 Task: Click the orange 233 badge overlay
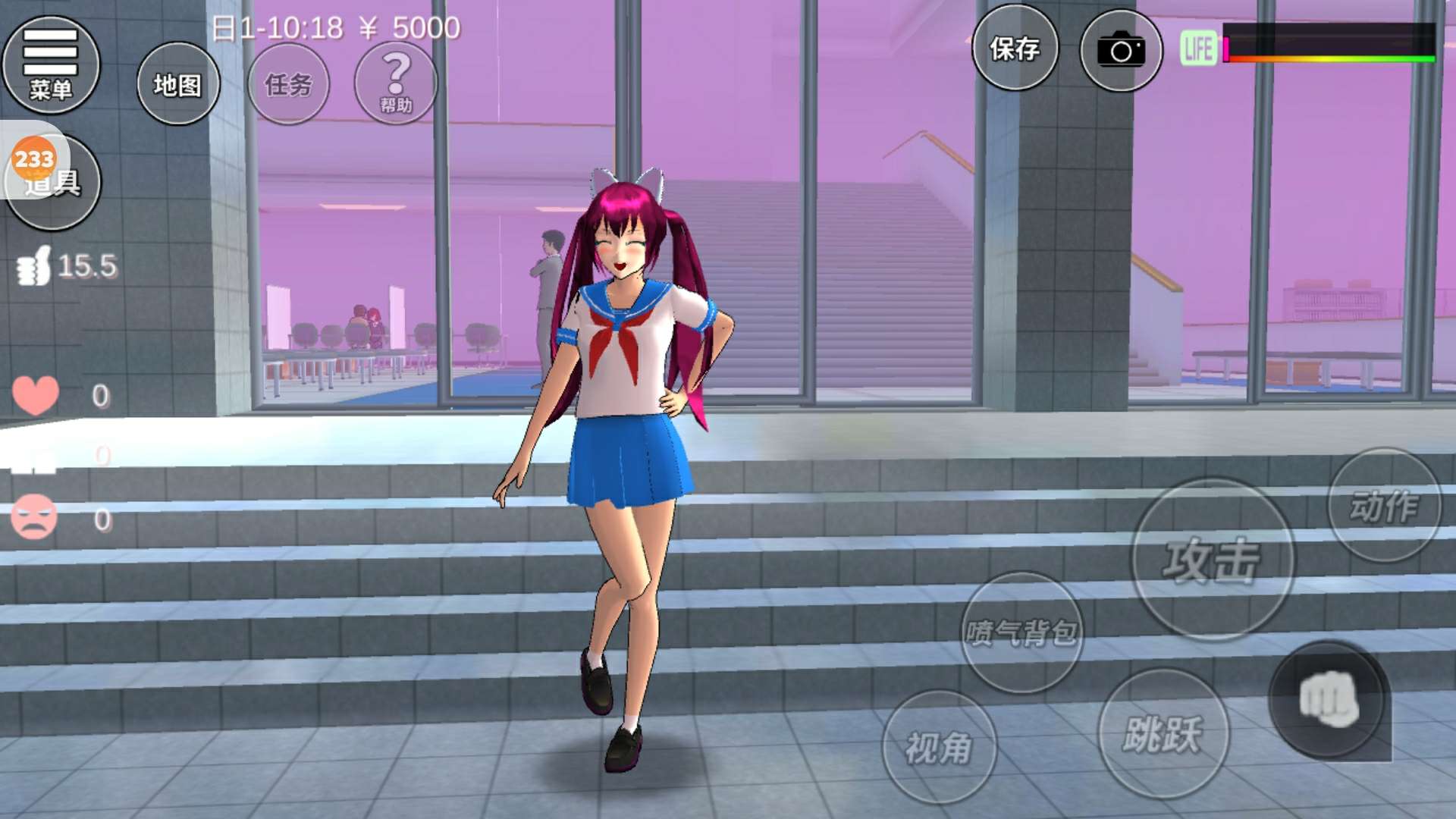(x=33, y=158)
